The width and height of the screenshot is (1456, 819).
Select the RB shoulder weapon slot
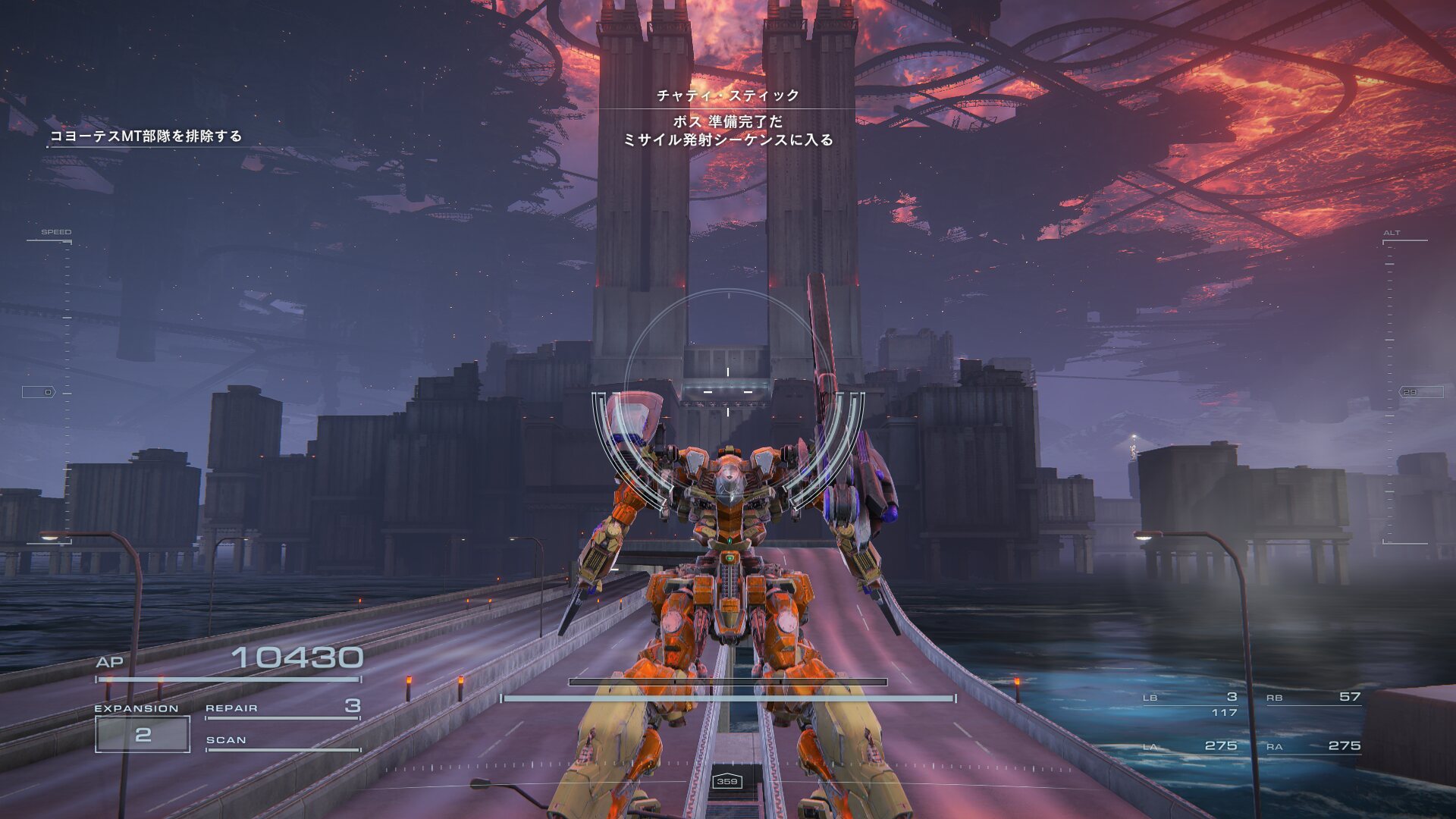pos(1313,698)
